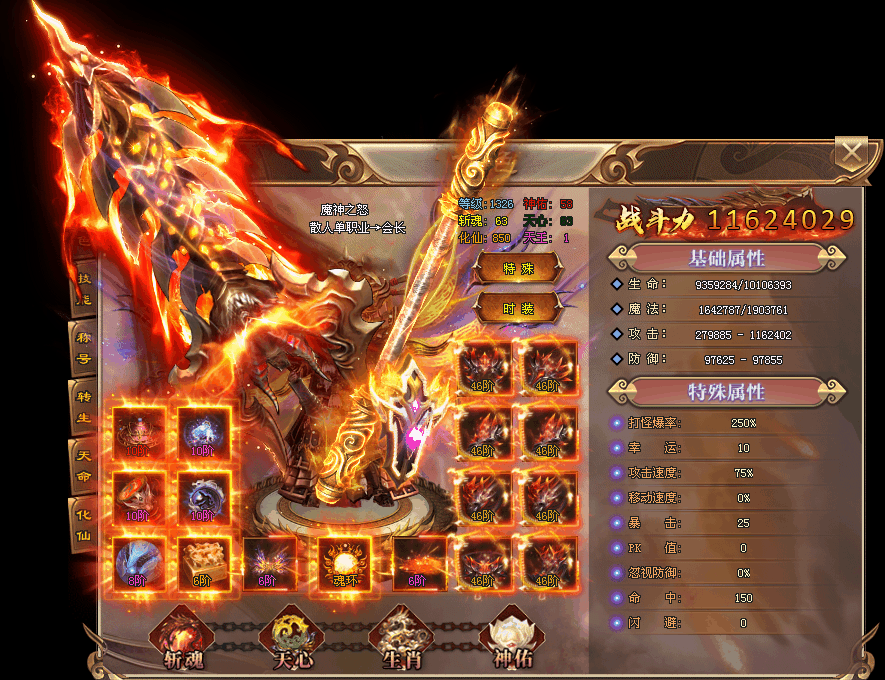Open the 时装 (Fashion) view

517,309
